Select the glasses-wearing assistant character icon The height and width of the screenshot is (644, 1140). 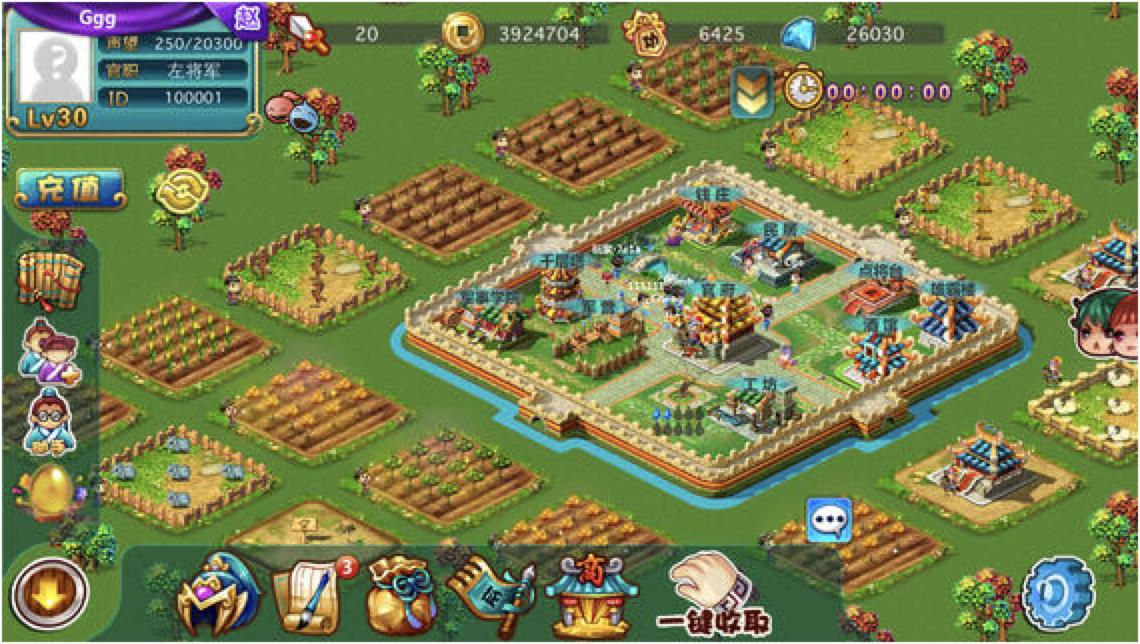click(x=48, y=420)
